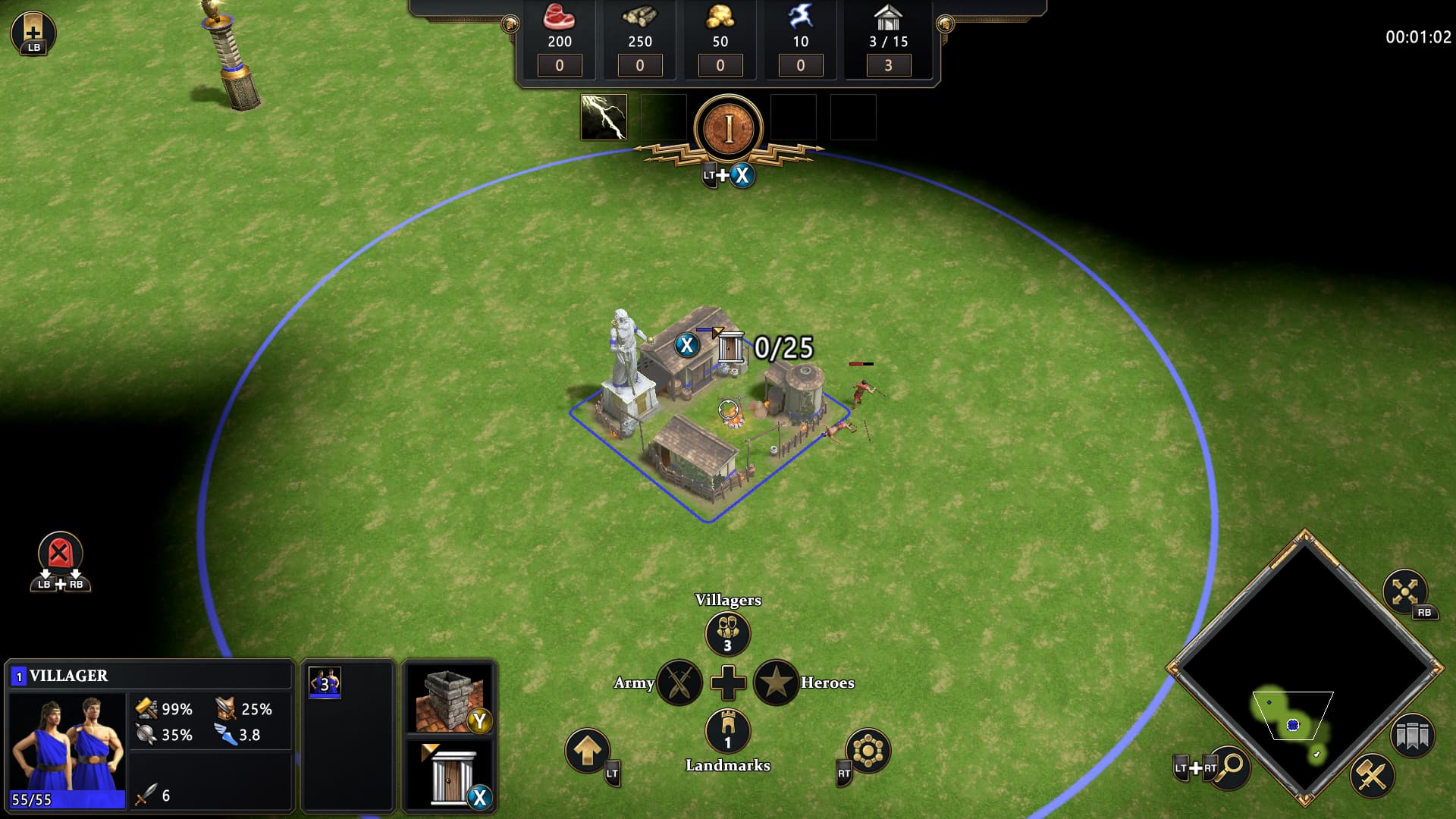Click the hammer and tools minimap icon
This screenshot has width=1456, height=819.
pos(1371,775)
